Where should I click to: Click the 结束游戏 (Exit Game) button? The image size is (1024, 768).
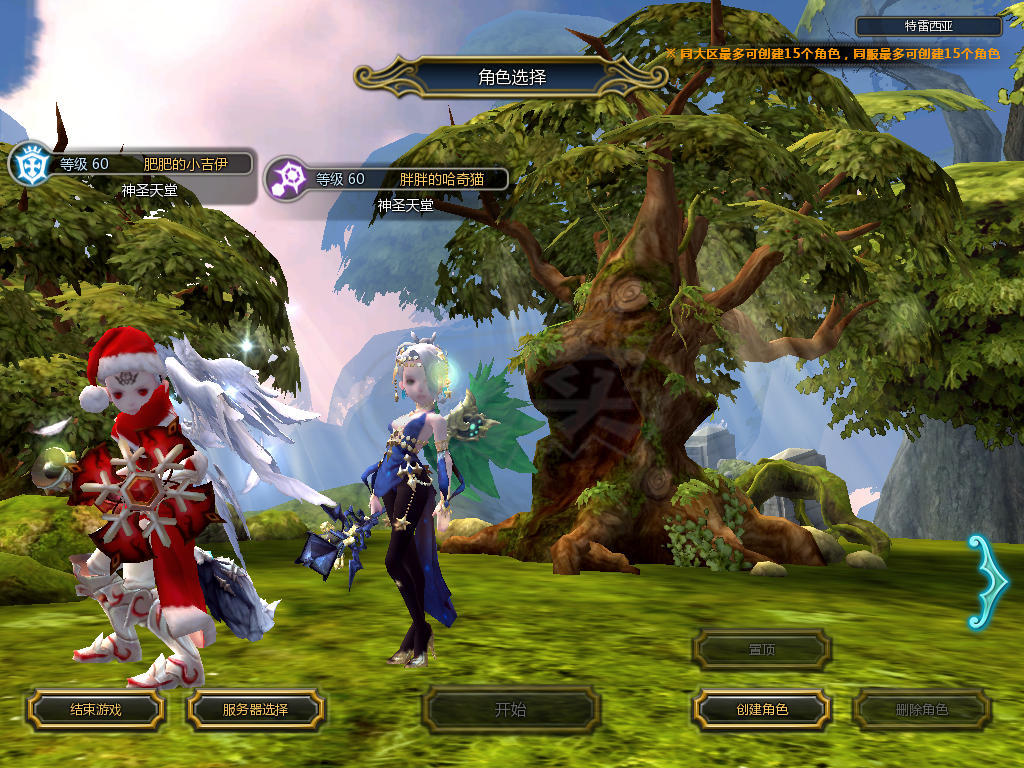click(95, 710)
